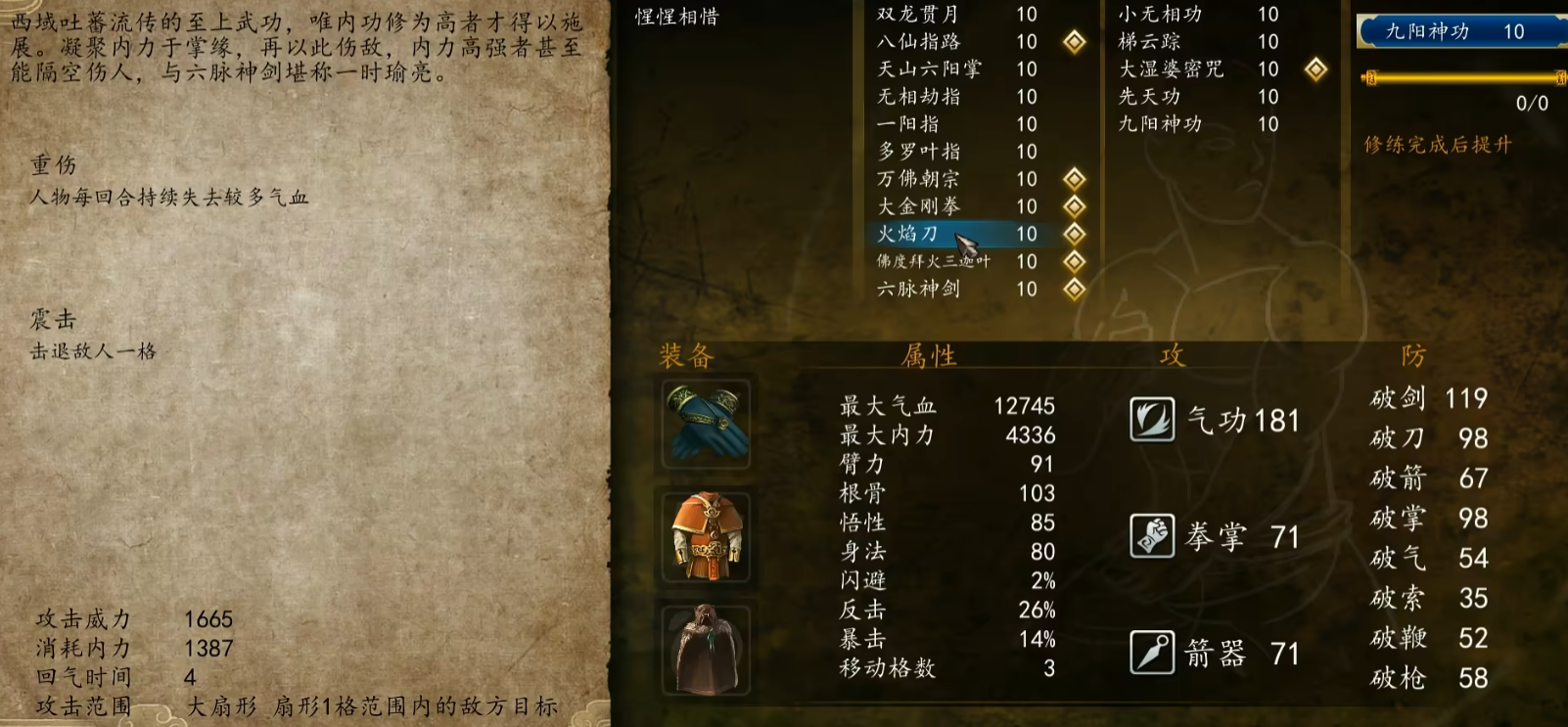The height and width of the screenshot is (727, 1568).
Task: Toggle the diamond marker beside 大金刚拳
Action: pyautogui.click(x=1075, y=207)
